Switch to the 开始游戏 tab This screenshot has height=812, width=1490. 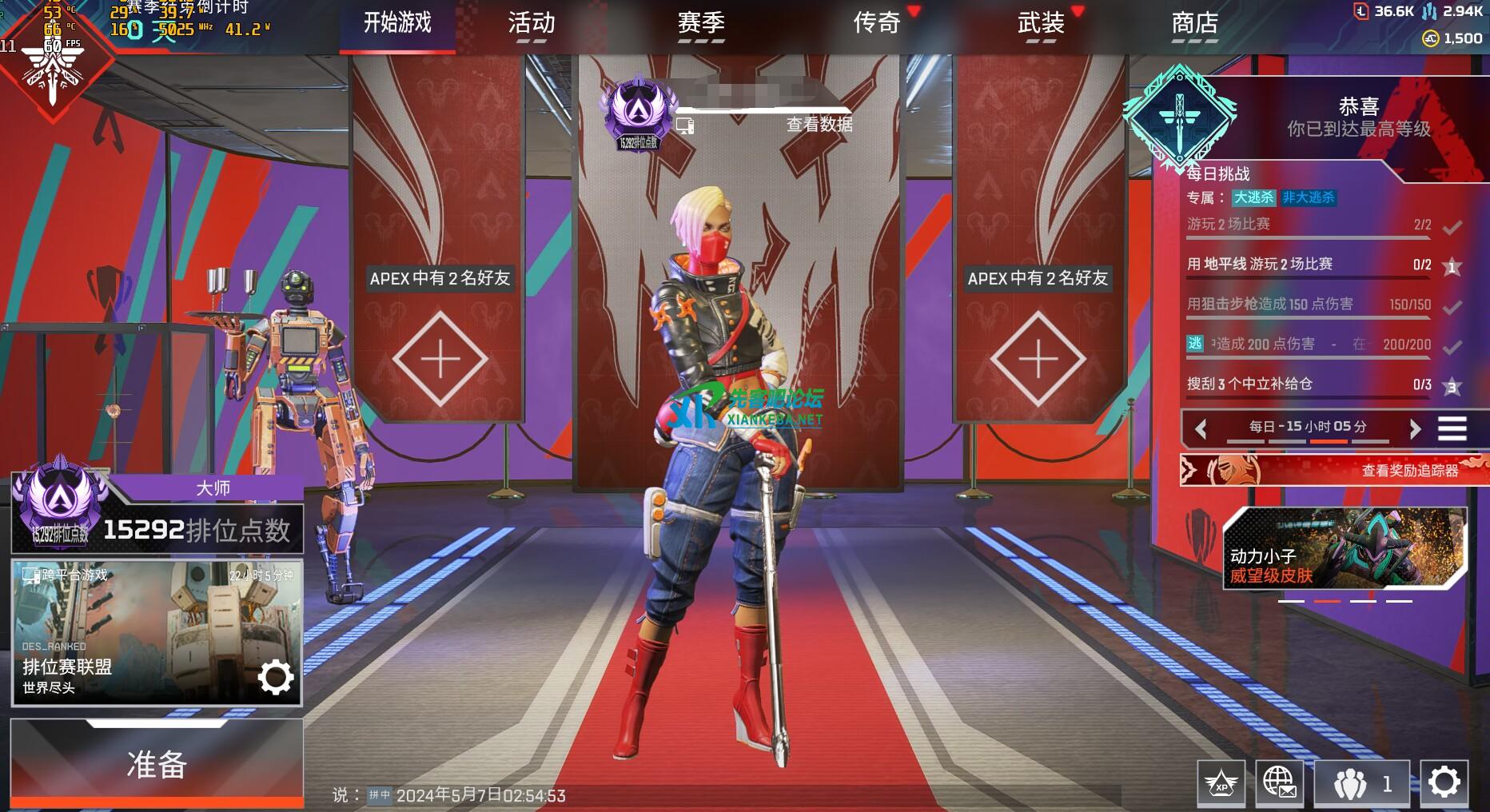397,23
